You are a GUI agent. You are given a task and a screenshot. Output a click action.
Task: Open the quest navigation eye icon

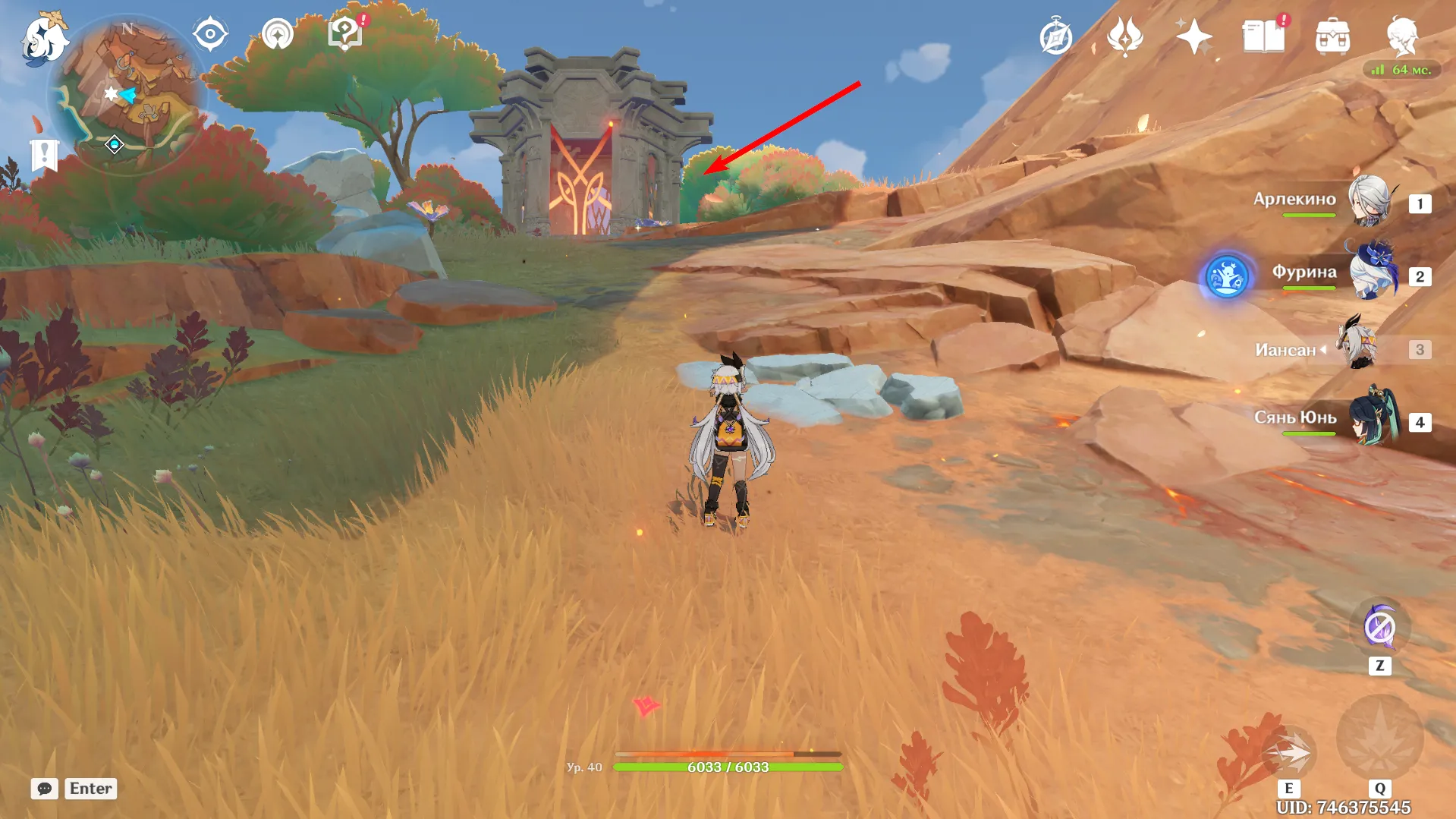[210, 35]
